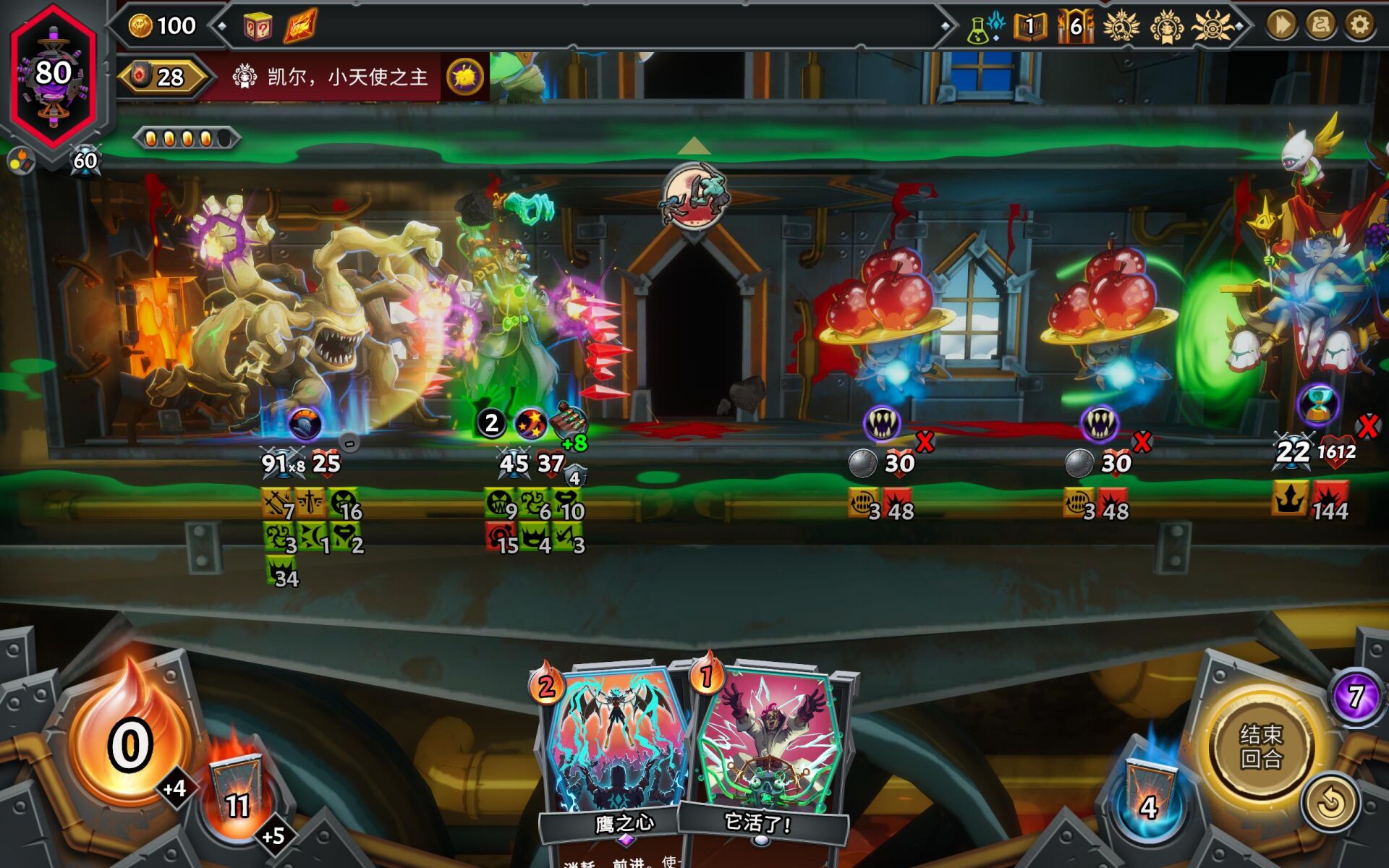The width and height of the screenshot is (1389, 868).
Task: View the blue discard pile with 4 cards
Action: coord(1149,796)
